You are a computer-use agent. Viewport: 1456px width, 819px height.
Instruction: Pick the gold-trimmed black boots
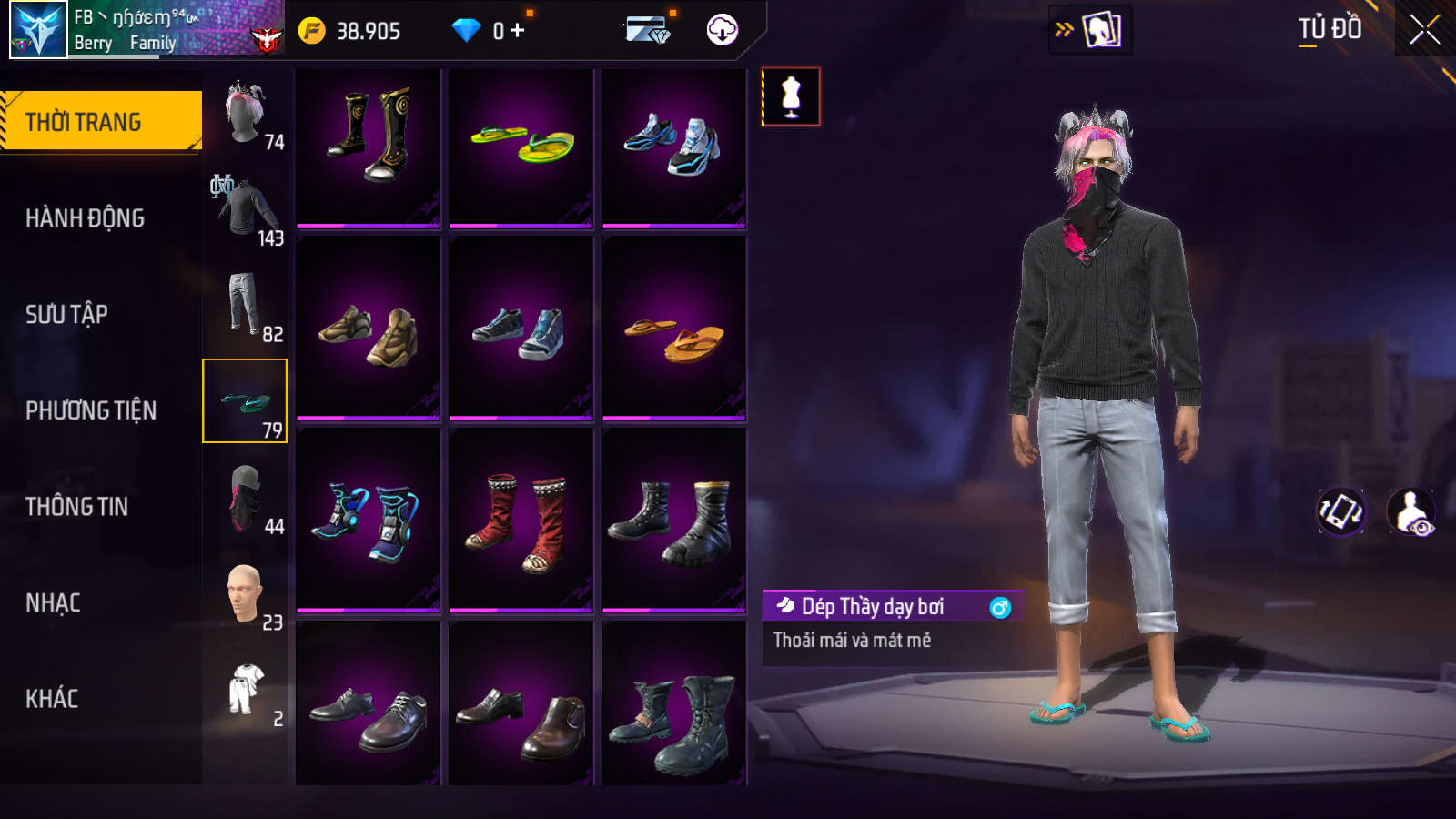(x=369, y=146)
